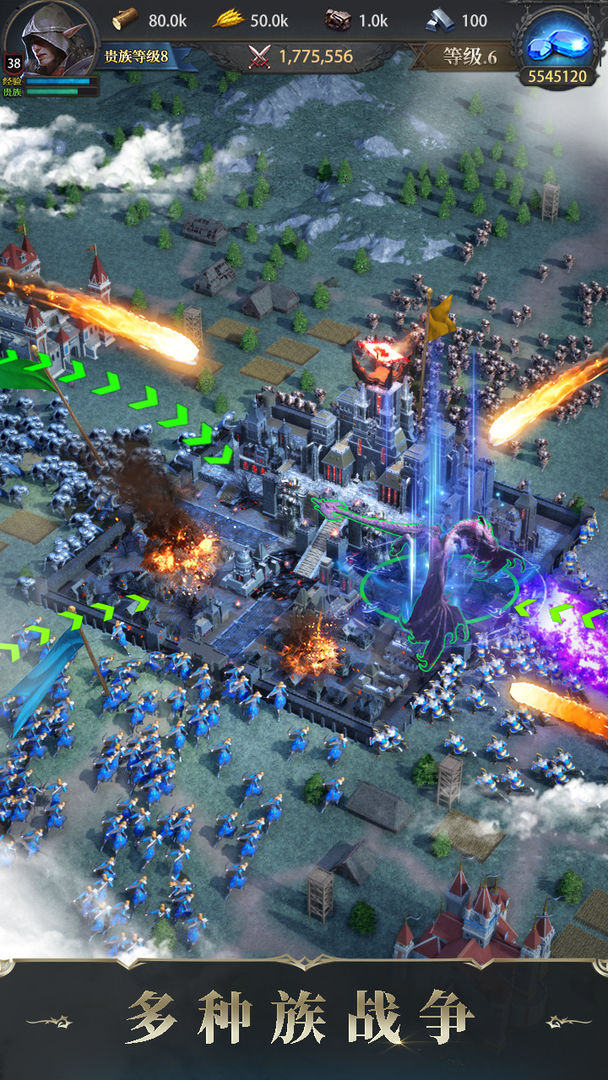Open the crossed swords power details

(261, 57)
